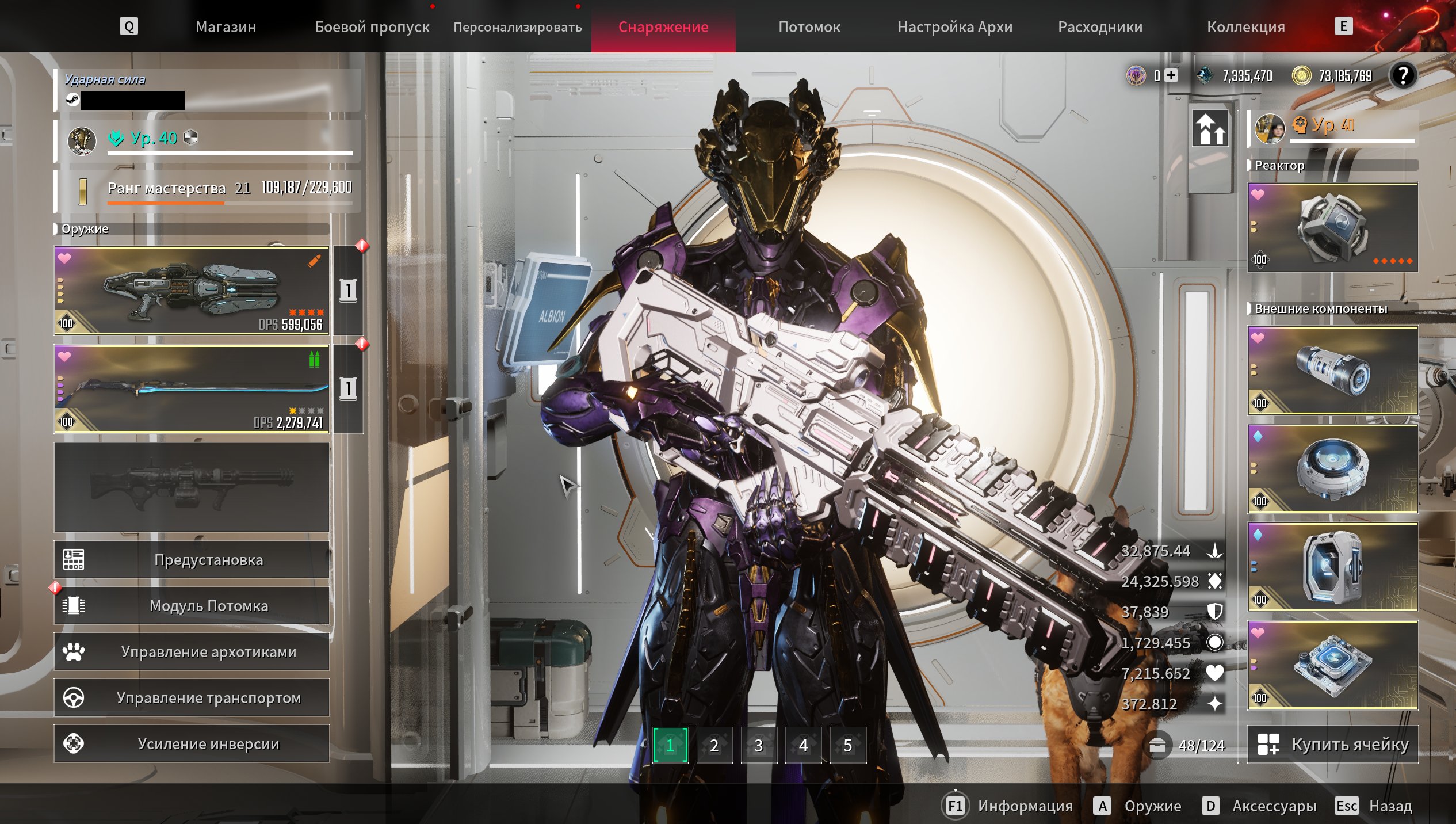Open Усиление инверсии
This screenshot has width=1456, height=824.
point(192,743)
